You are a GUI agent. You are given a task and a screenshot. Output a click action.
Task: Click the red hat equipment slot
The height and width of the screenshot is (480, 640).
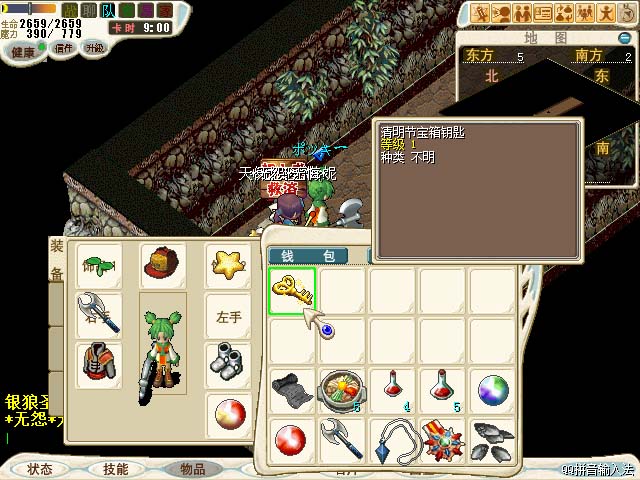coord(162,266)
